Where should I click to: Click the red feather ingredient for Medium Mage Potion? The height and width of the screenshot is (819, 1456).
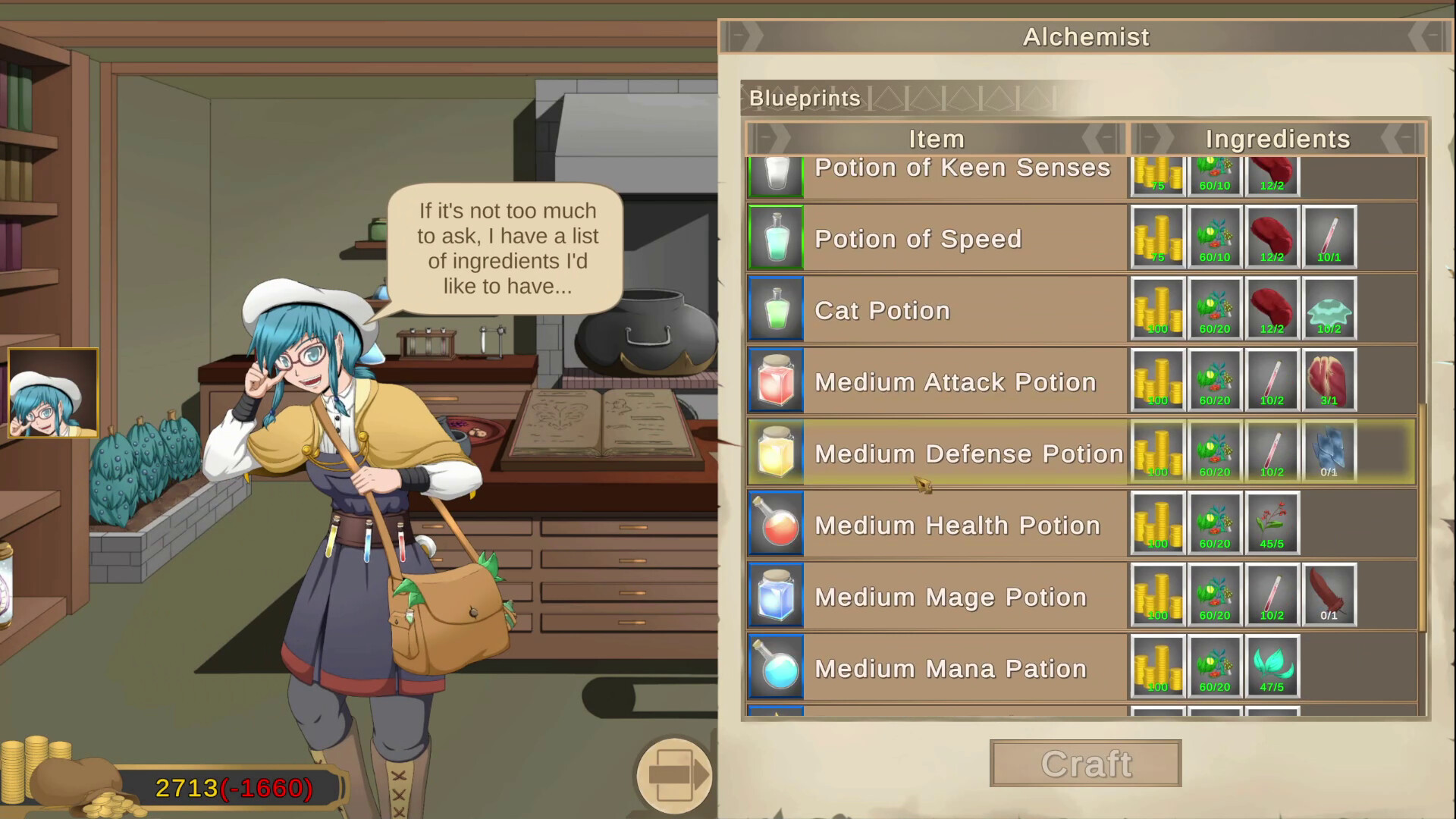point(1329,595)
